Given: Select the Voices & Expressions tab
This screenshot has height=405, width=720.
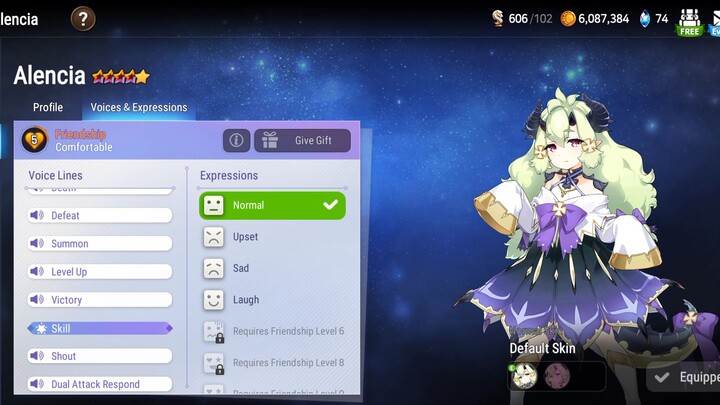Looking at the screenshot, I should pyautogui.click(x=139, y=107).
